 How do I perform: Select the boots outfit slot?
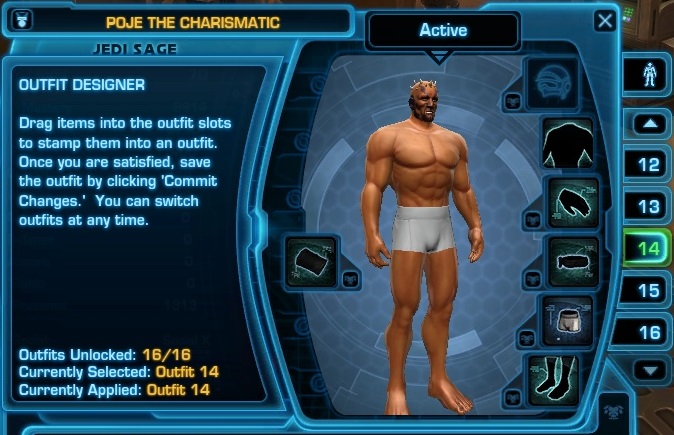[x=553, y=380]
